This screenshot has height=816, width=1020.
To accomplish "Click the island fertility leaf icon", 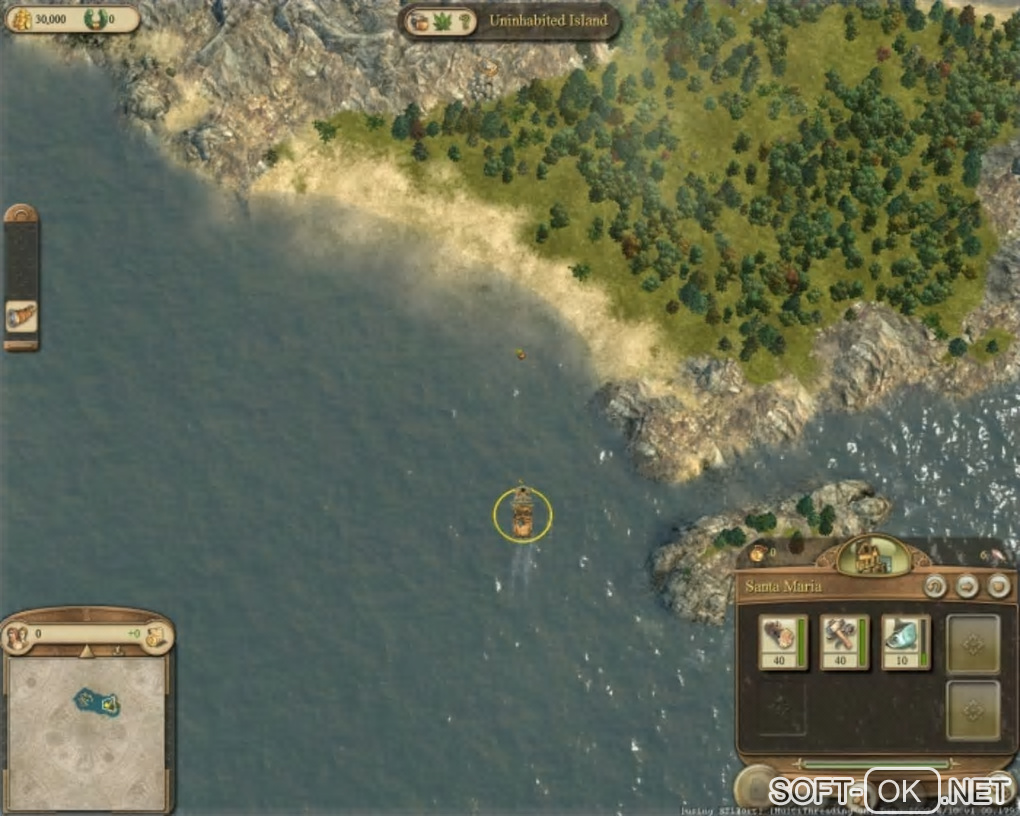I will click(x=441, y=21).
